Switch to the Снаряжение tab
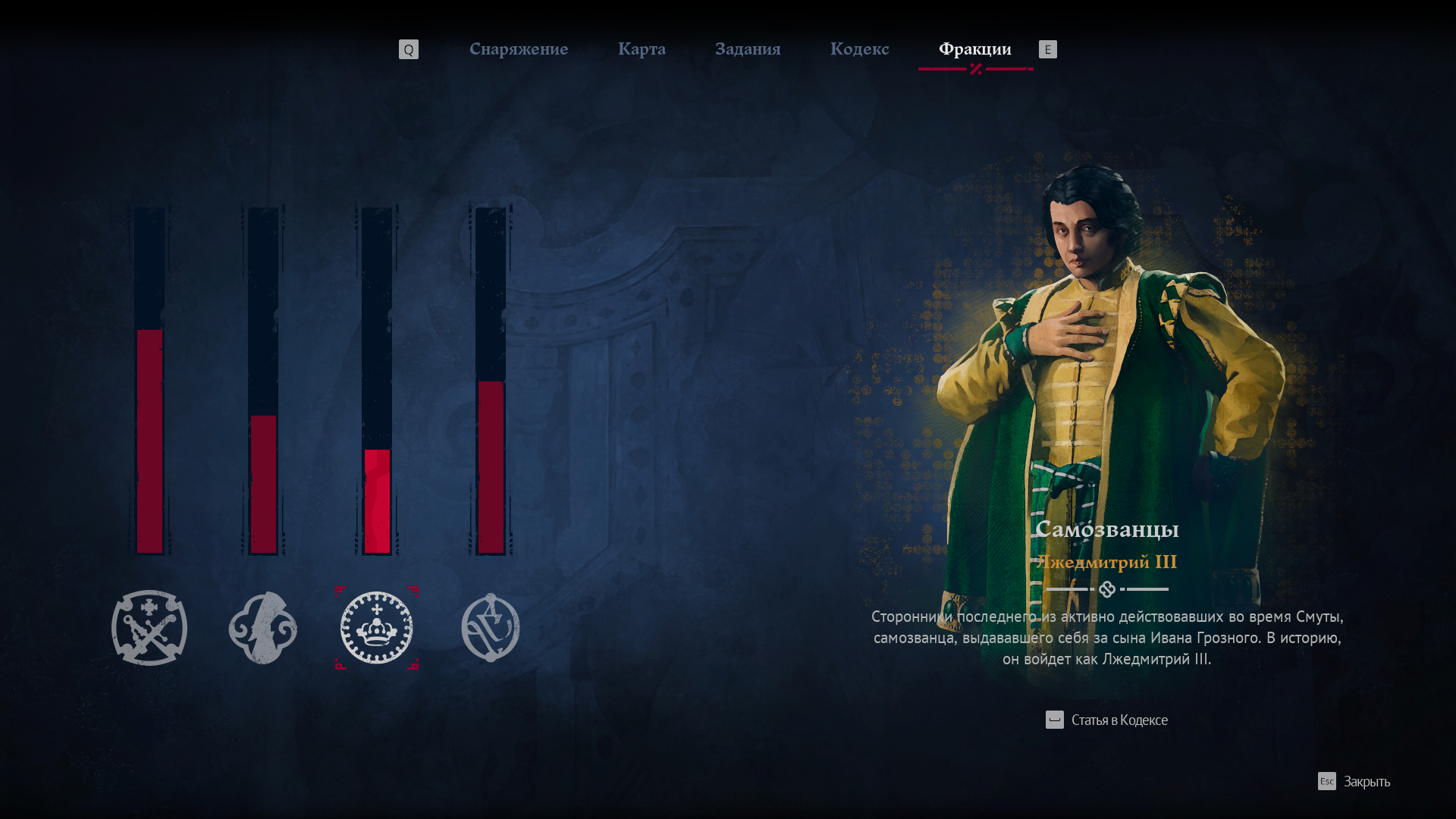The height and width of the screenshot is (819, 1456). pyautogui.click(x=519, y=49)
